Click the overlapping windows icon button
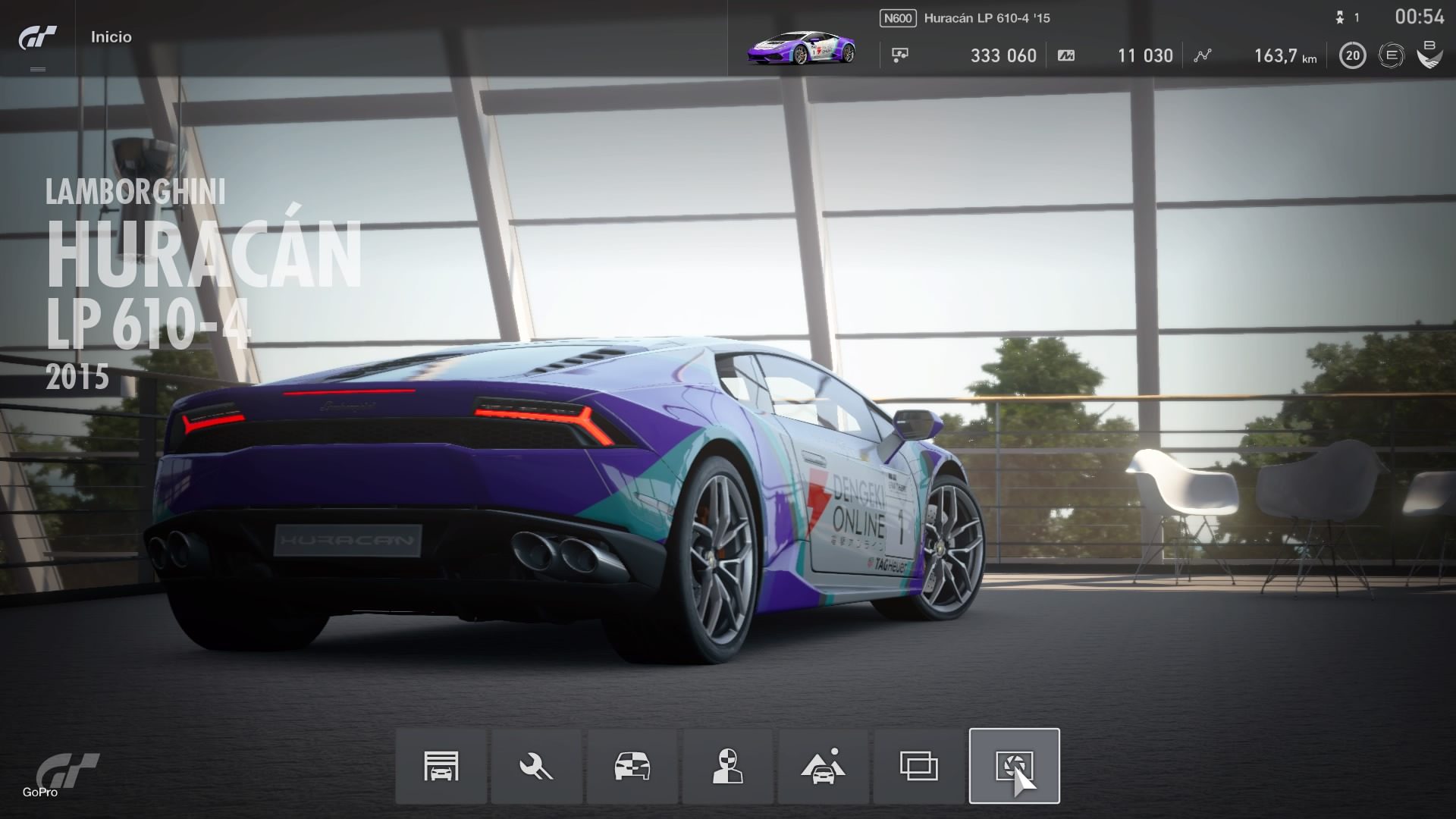 (x=918, y=766)
